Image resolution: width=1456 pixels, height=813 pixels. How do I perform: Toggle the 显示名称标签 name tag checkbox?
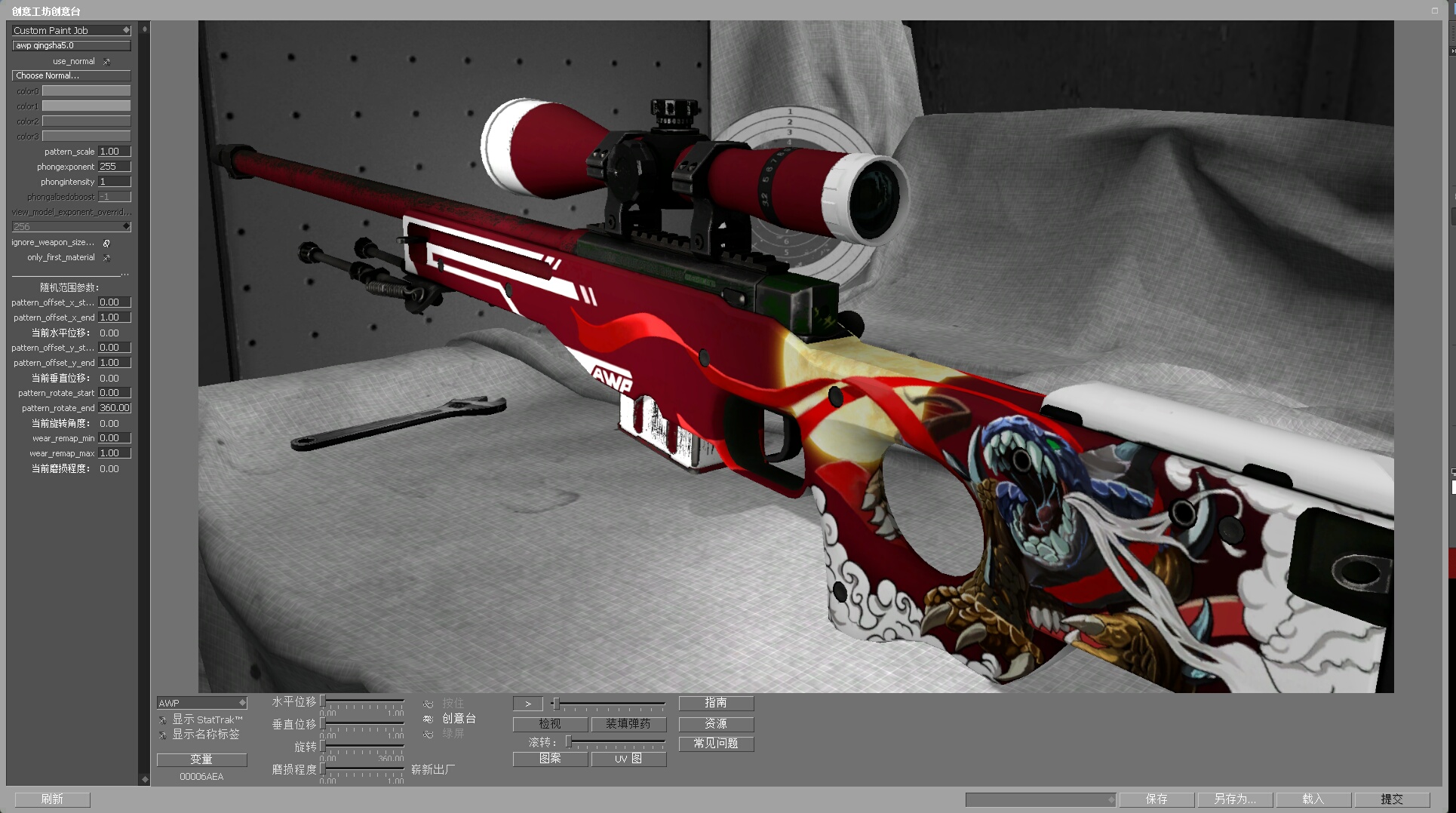[x=163, y=735]
